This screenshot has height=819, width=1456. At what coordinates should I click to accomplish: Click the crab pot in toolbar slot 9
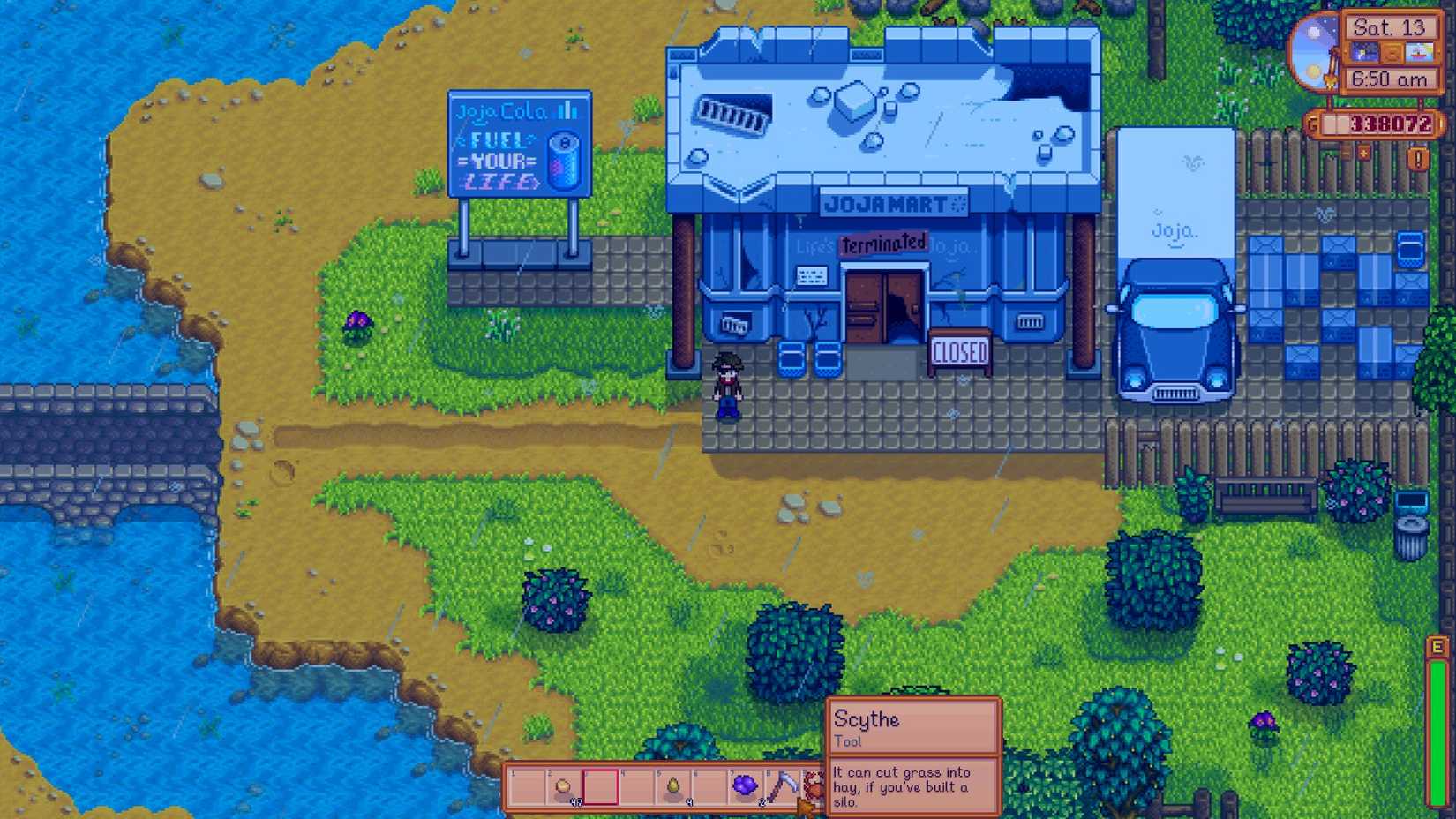(x=813, y=784)
